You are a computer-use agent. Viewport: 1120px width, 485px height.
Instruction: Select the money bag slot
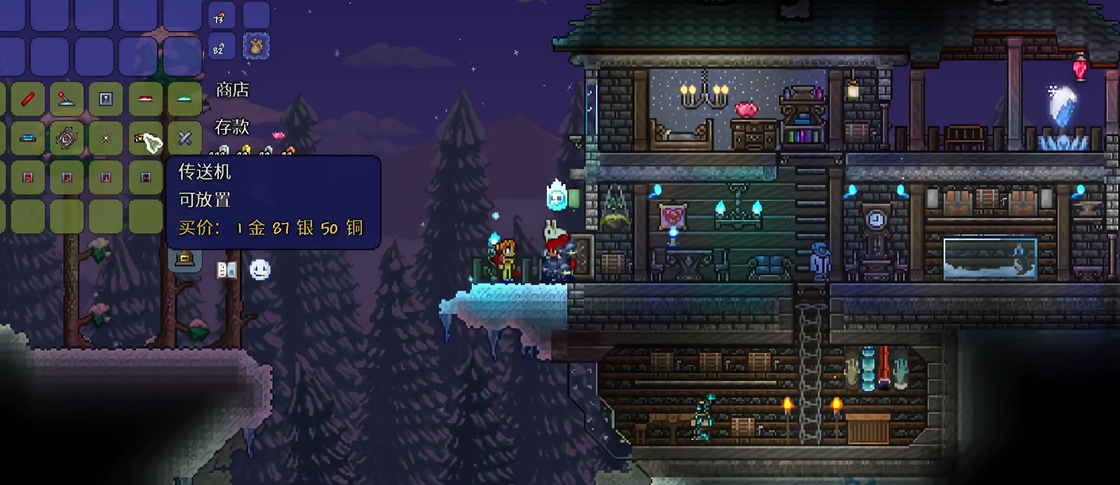[256, 45]
